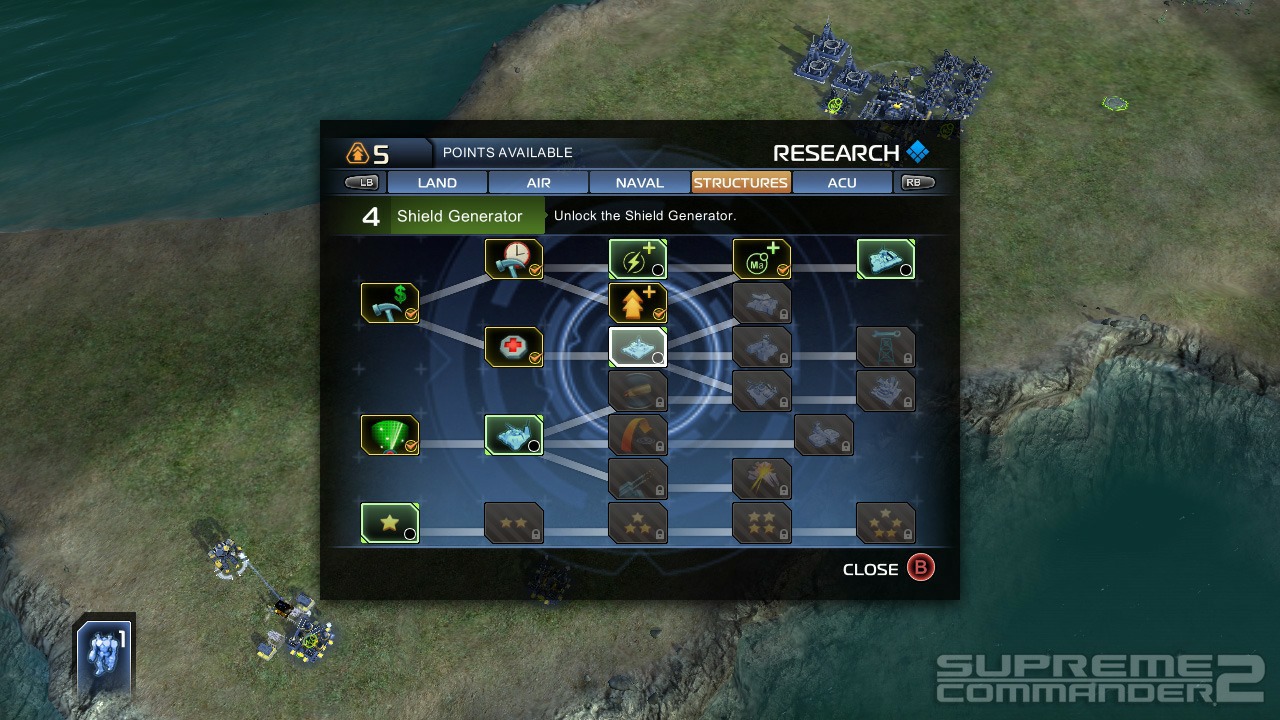Open the AIR research tab
Viewport: 1280px width, 720px height.
tap(538, 182)
